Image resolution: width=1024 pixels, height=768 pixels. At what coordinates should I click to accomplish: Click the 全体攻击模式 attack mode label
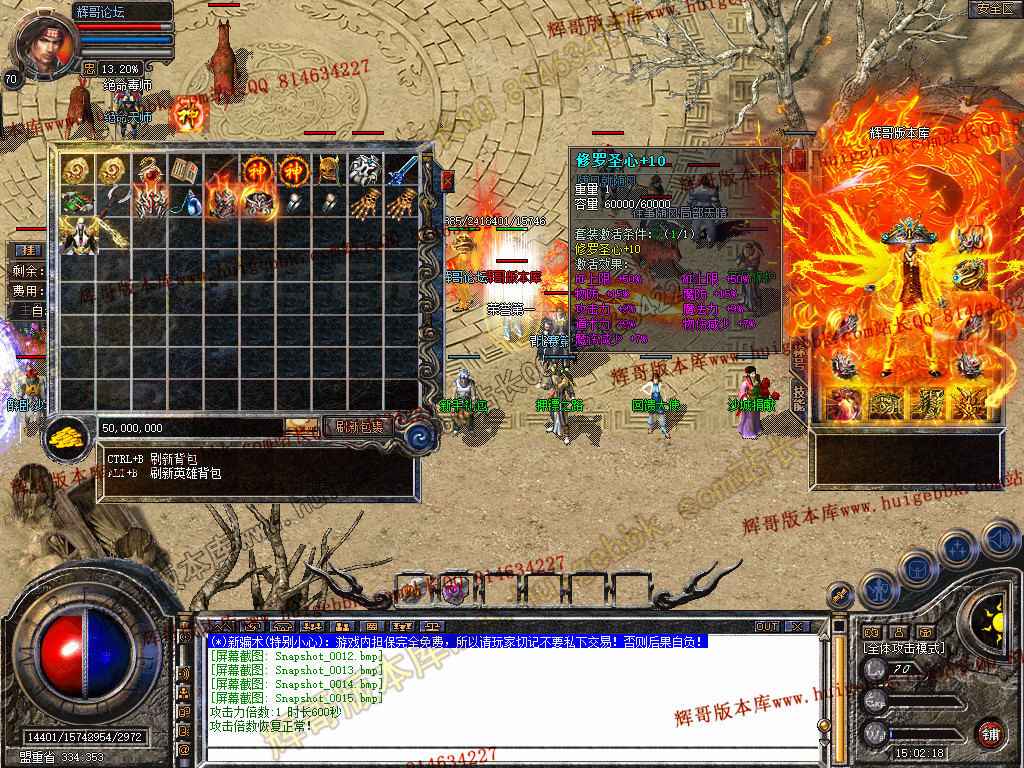click(x=905, y=648)
